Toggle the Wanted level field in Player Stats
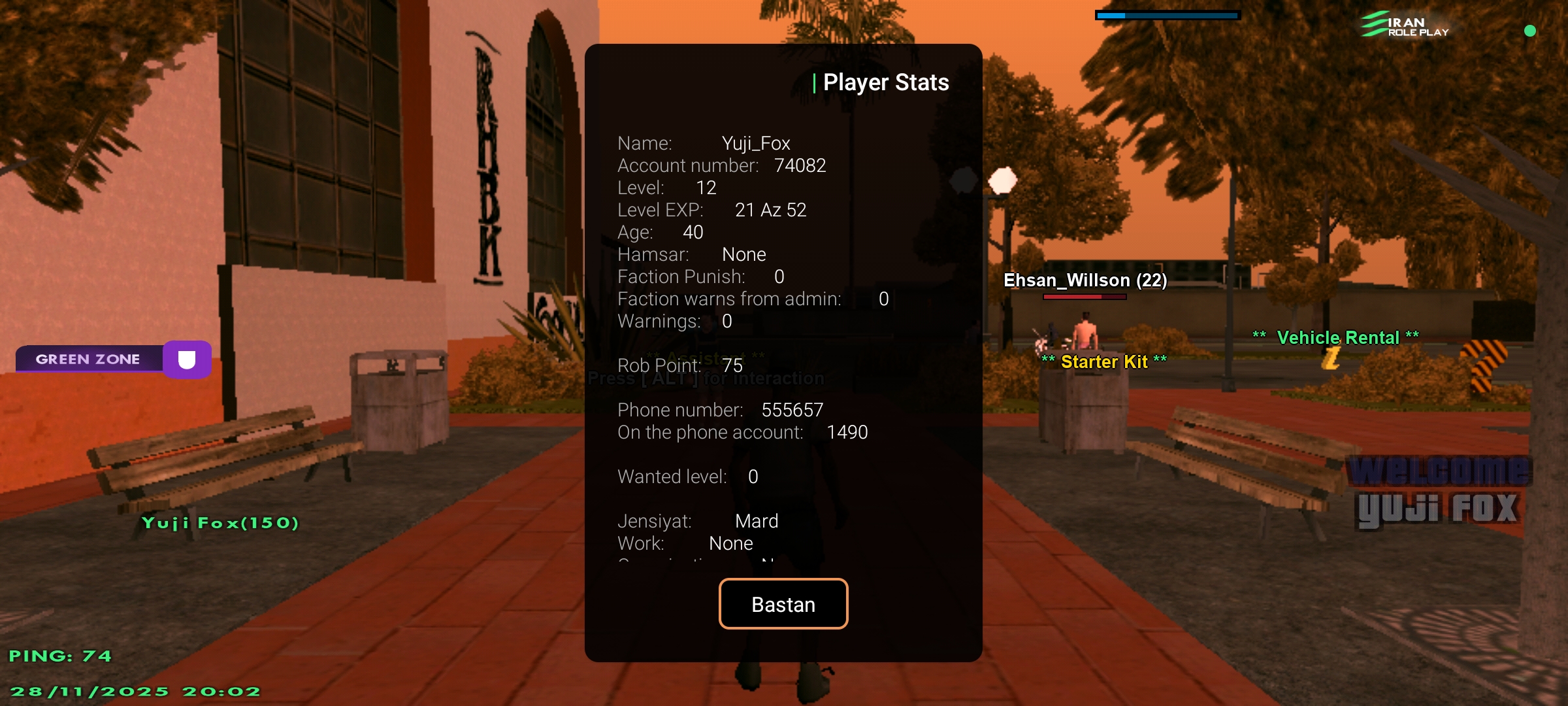 point(687,477)
